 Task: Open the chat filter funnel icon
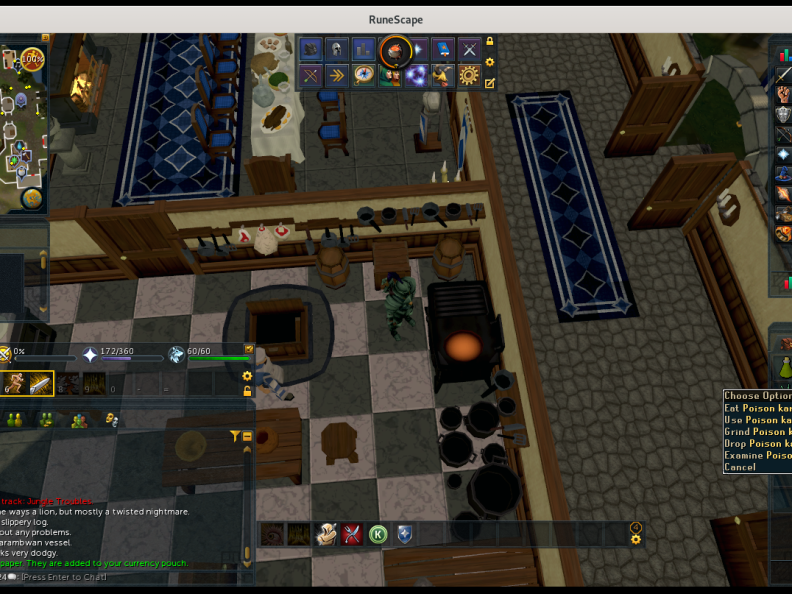[235, 436]
